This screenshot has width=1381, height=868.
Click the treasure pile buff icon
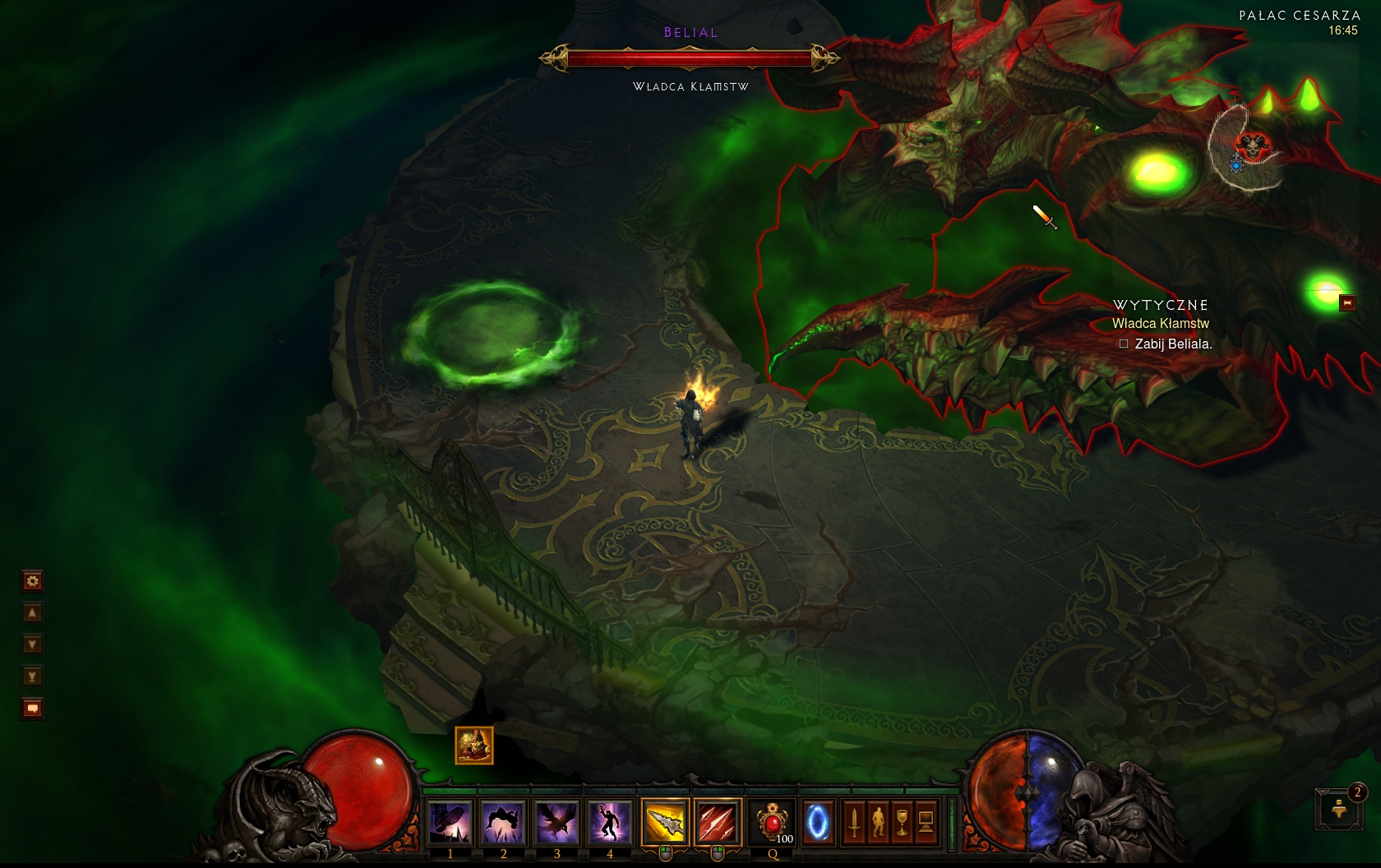point(474,746)
